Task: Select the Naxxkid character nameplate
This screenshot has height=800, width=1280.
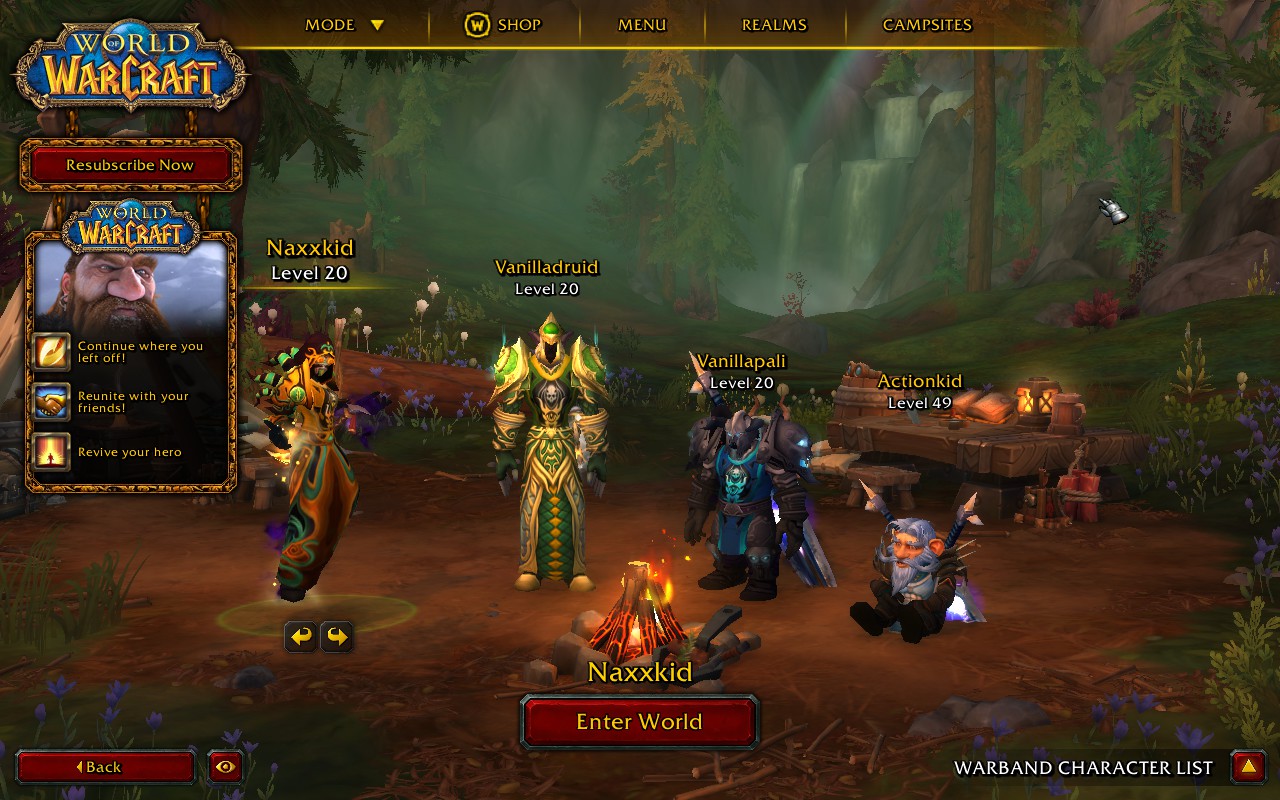Action: coord(310,259)
